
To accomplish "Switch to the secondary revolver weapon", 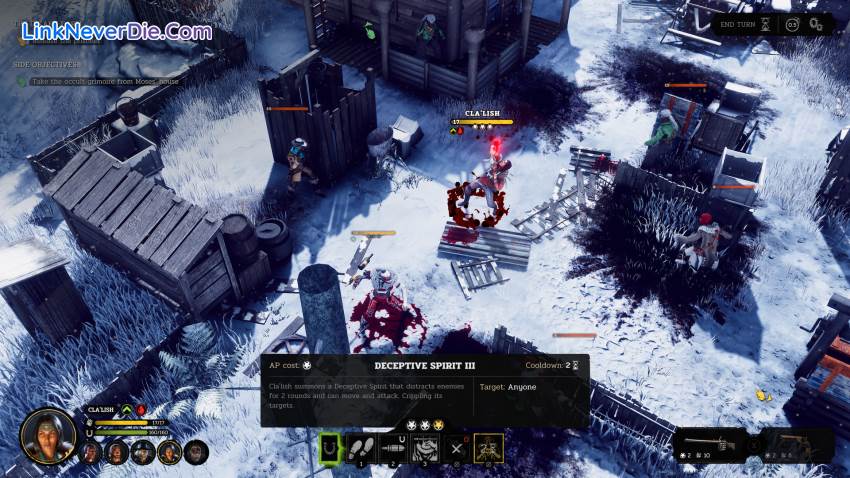I will [x=795, y=444].
